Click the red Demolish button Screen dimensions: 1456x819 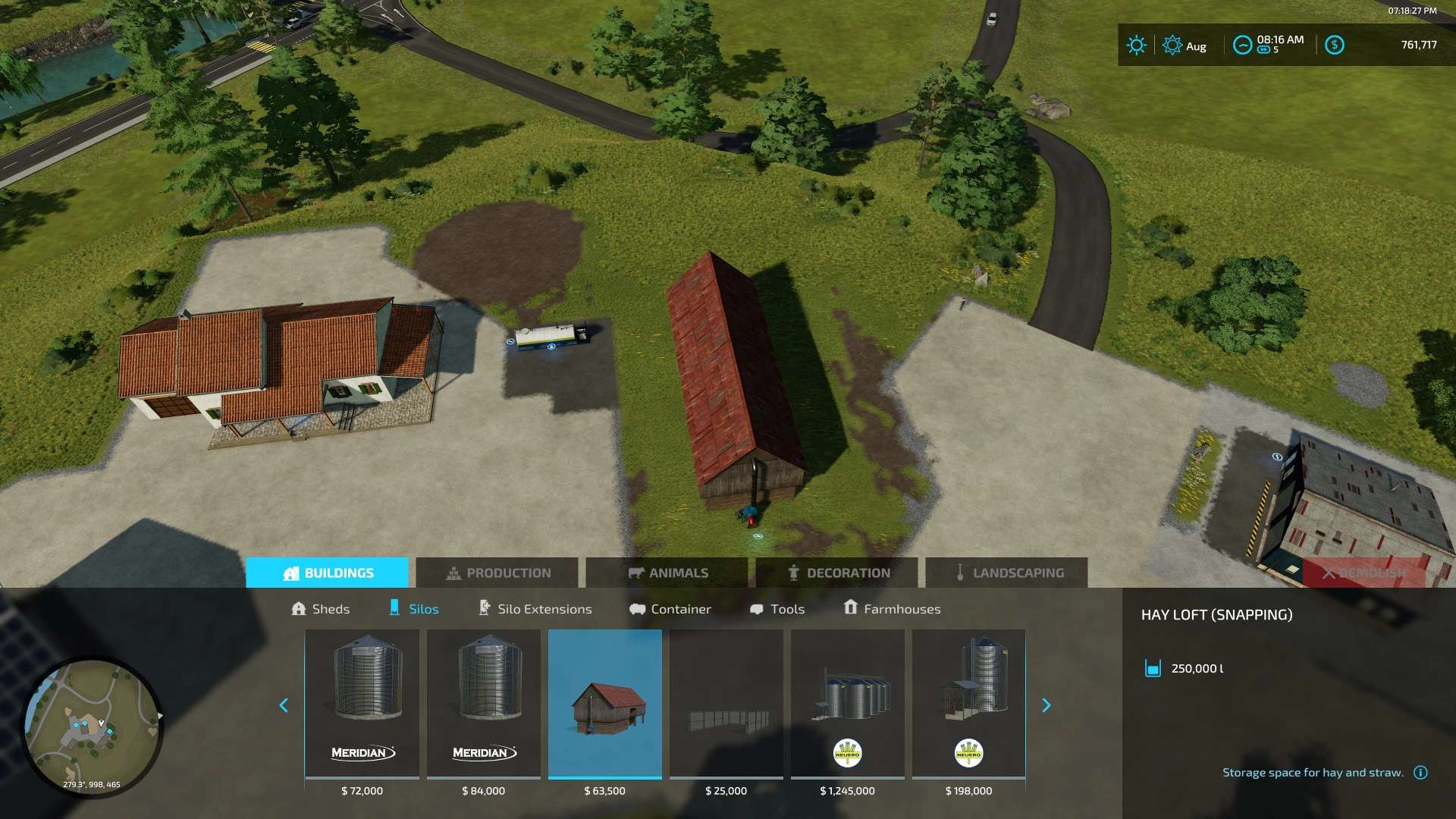coord(1363,573)
